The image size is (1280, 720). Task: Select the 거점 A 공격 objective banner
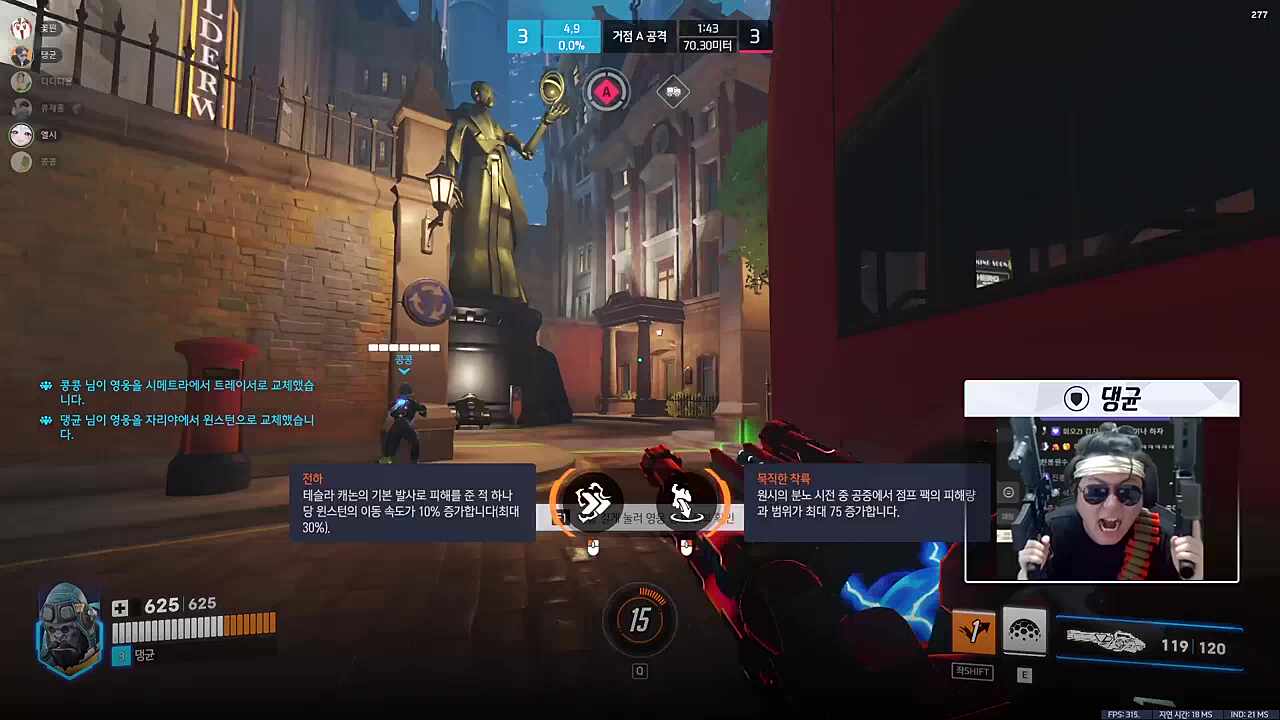pos(639,36)
